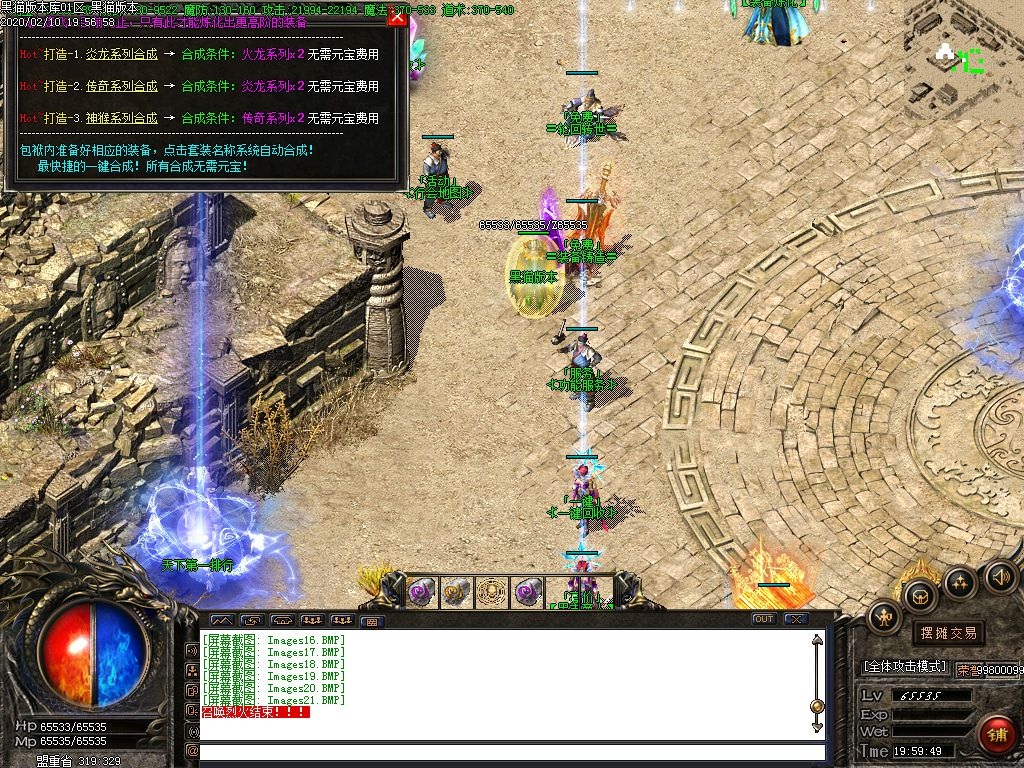Click the chat text input box
This screenshot has width=1024, height=768.
pos(512,751)
